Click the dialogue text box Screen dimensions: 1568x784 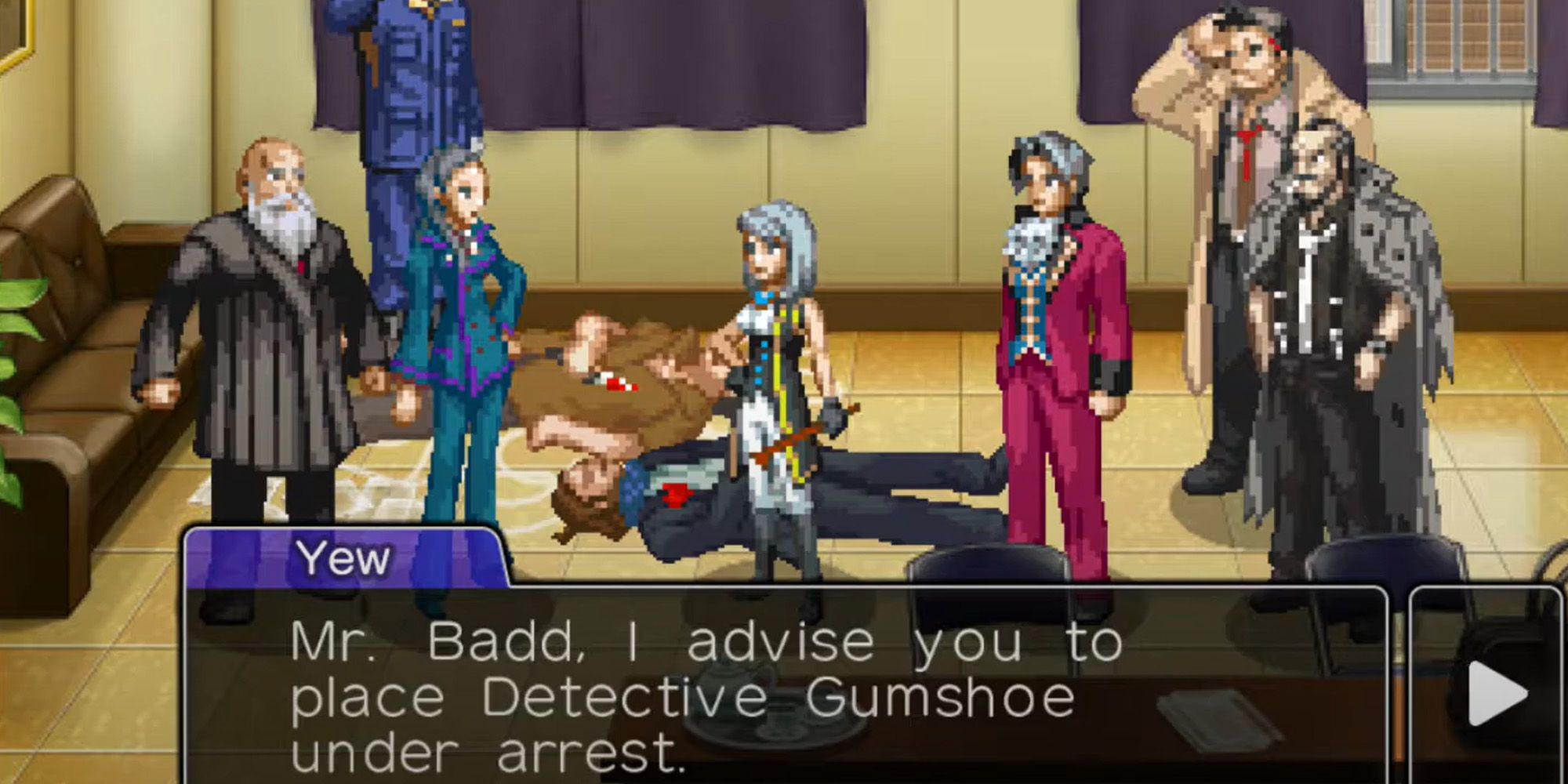(x=706, y=690)
